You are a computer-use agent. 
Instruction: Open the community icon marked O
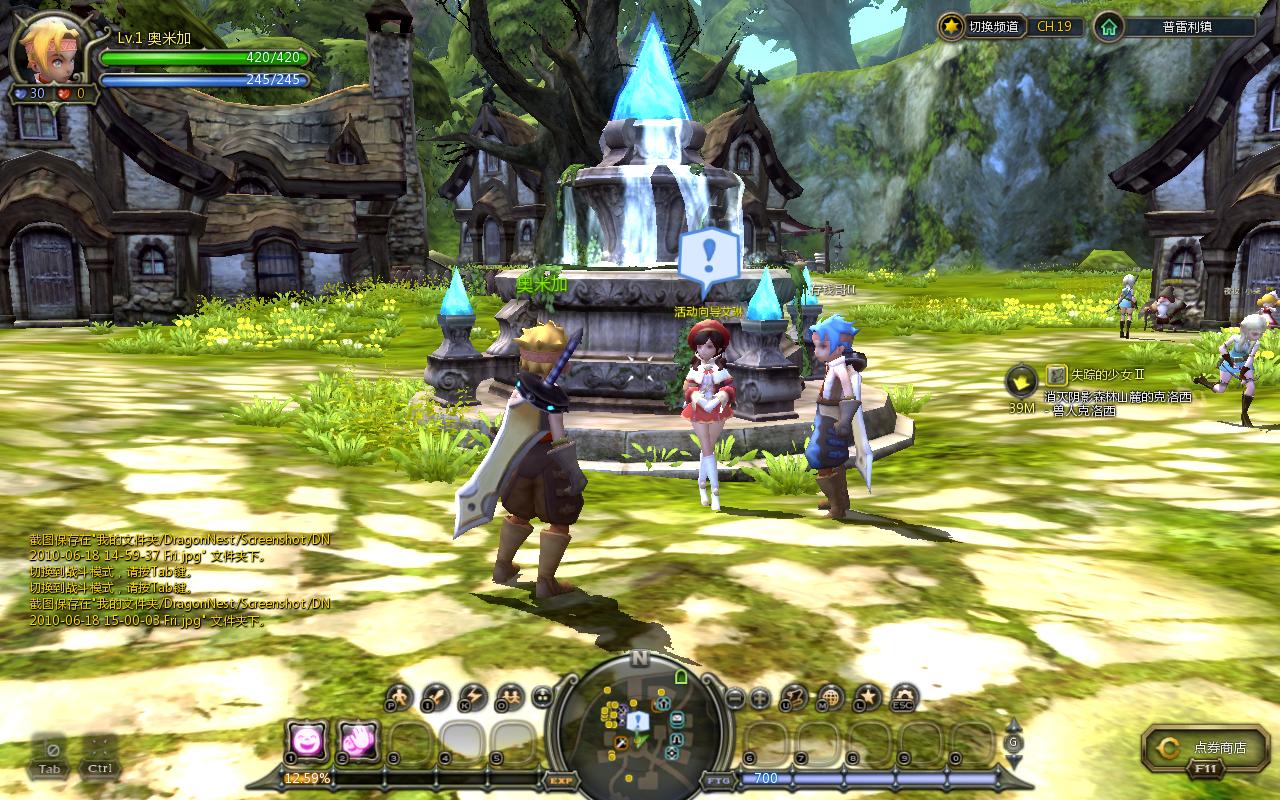(510, 697)
